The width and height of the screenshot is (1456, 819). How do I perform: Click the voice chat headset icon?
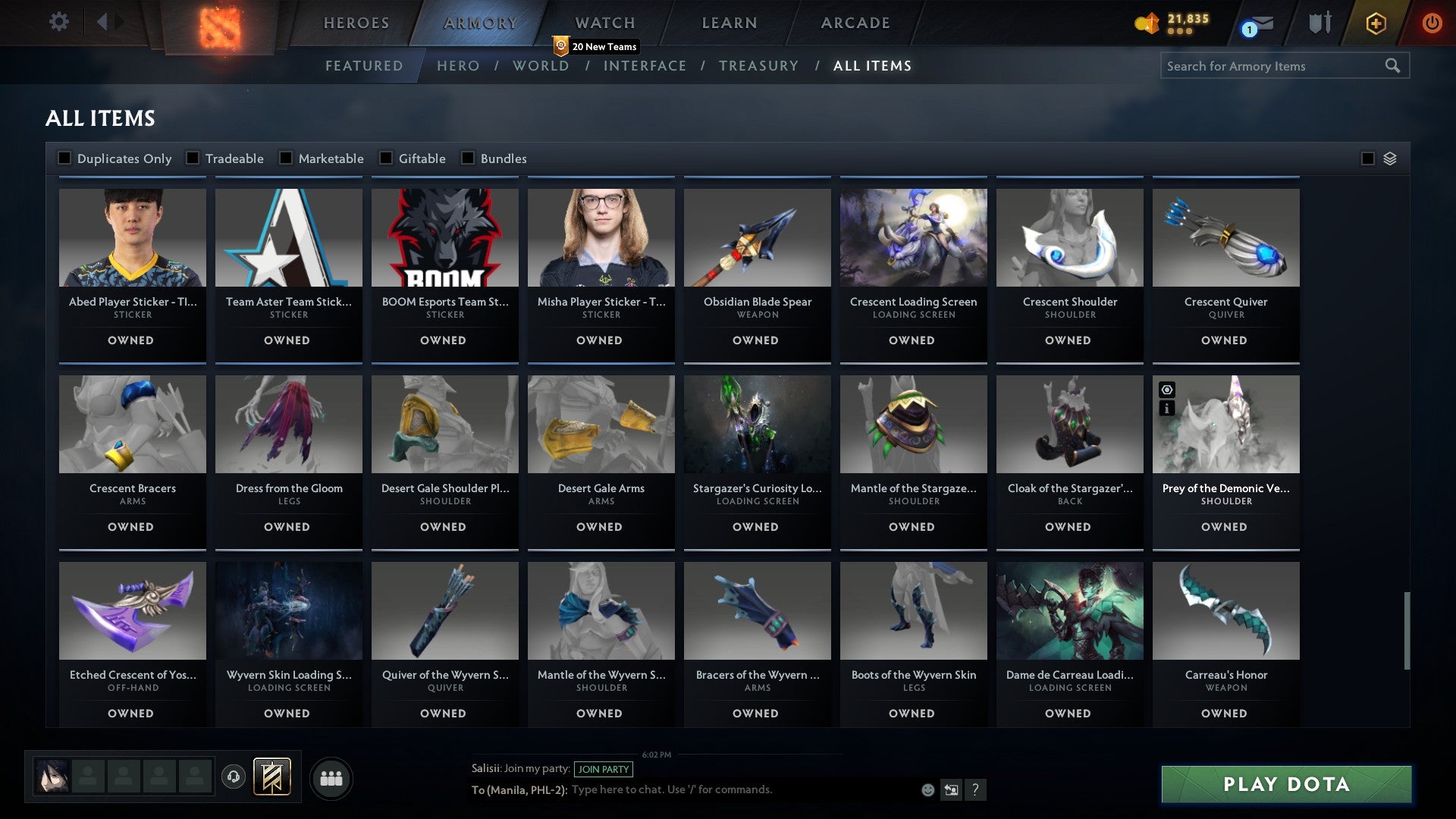tap(233, 777)
